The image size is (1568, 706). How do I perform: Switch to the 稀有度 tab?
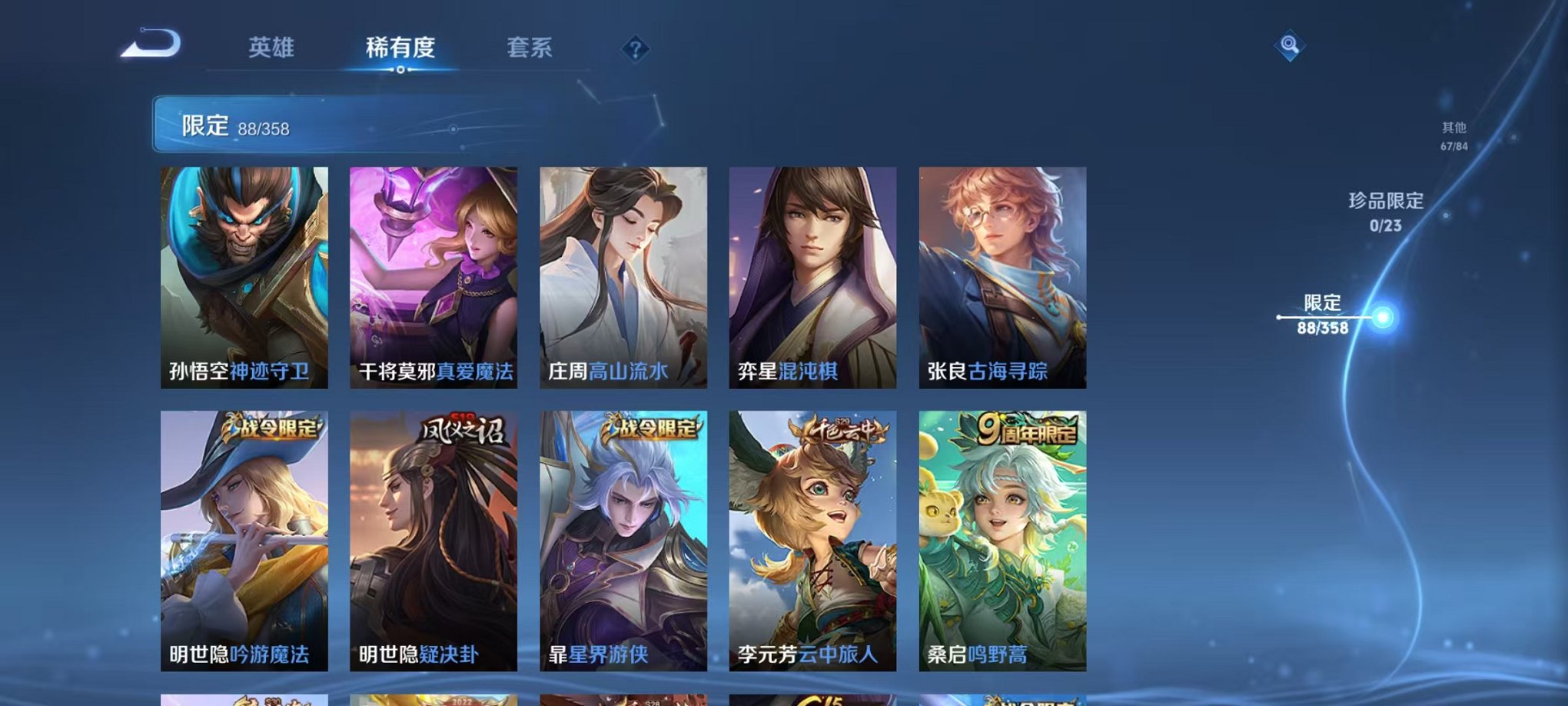point(397,46)
